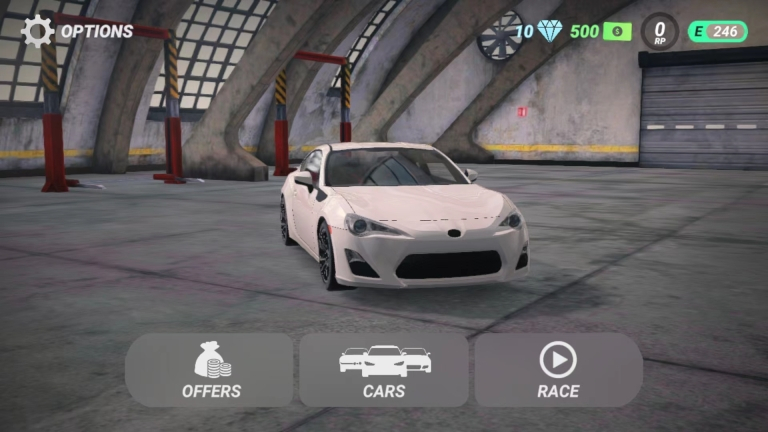This screenshot has height=432, width=768.
Task: Open the Cars garage menu
Action: click(x=384, y=369)
